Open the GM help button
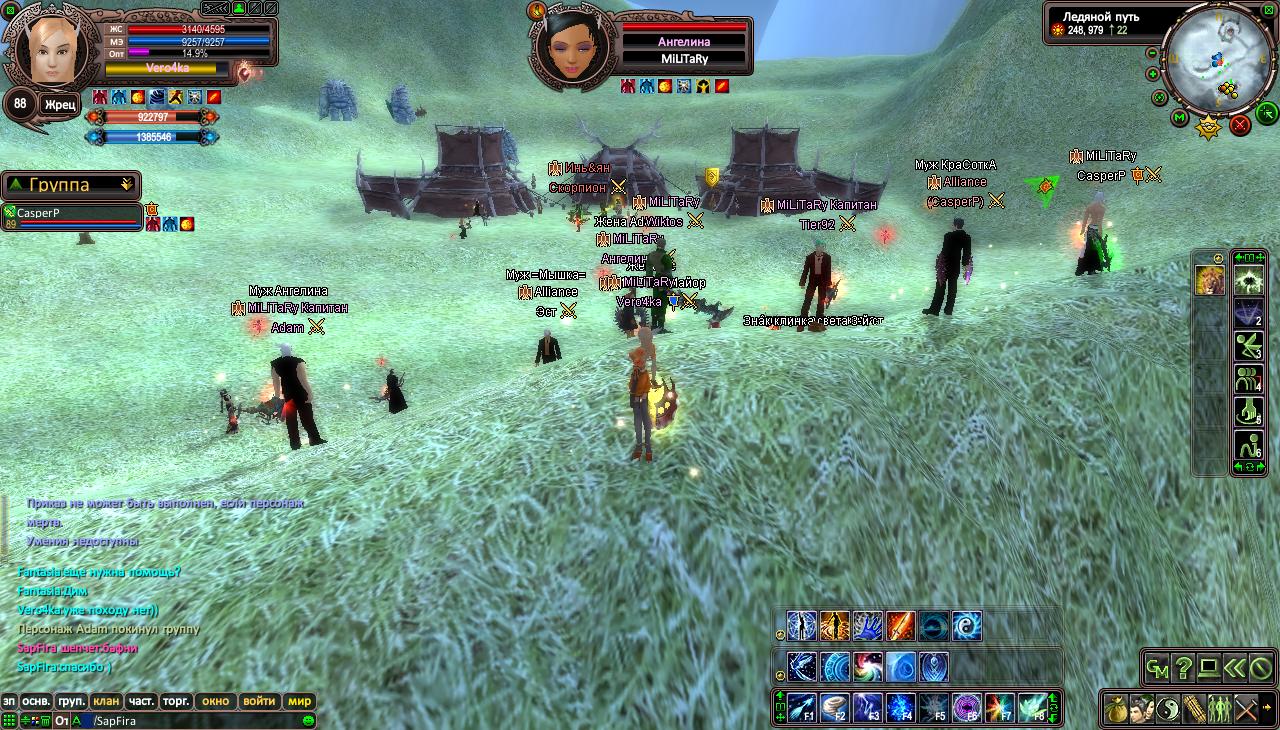The image size is (1280, 730). pos(1157,667)
